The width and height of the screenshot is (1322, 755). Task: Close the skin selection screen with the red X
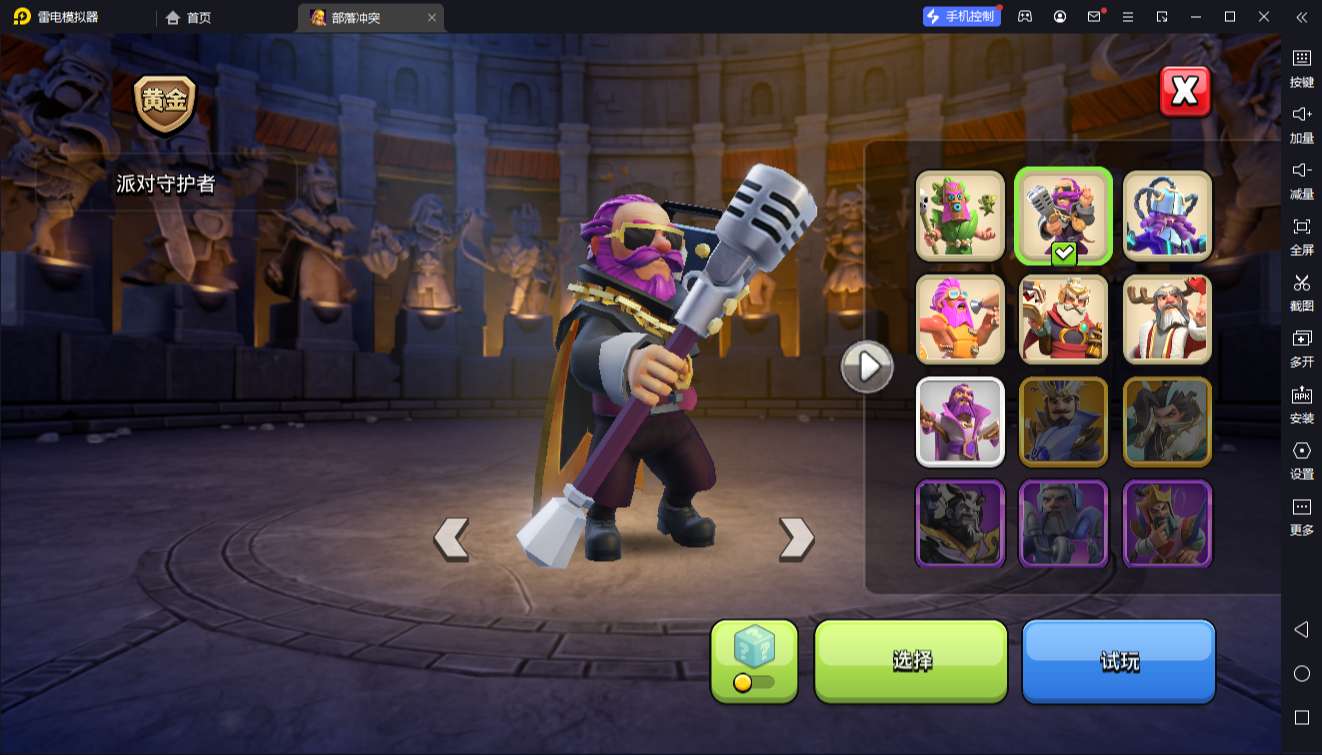[1185, 92]
